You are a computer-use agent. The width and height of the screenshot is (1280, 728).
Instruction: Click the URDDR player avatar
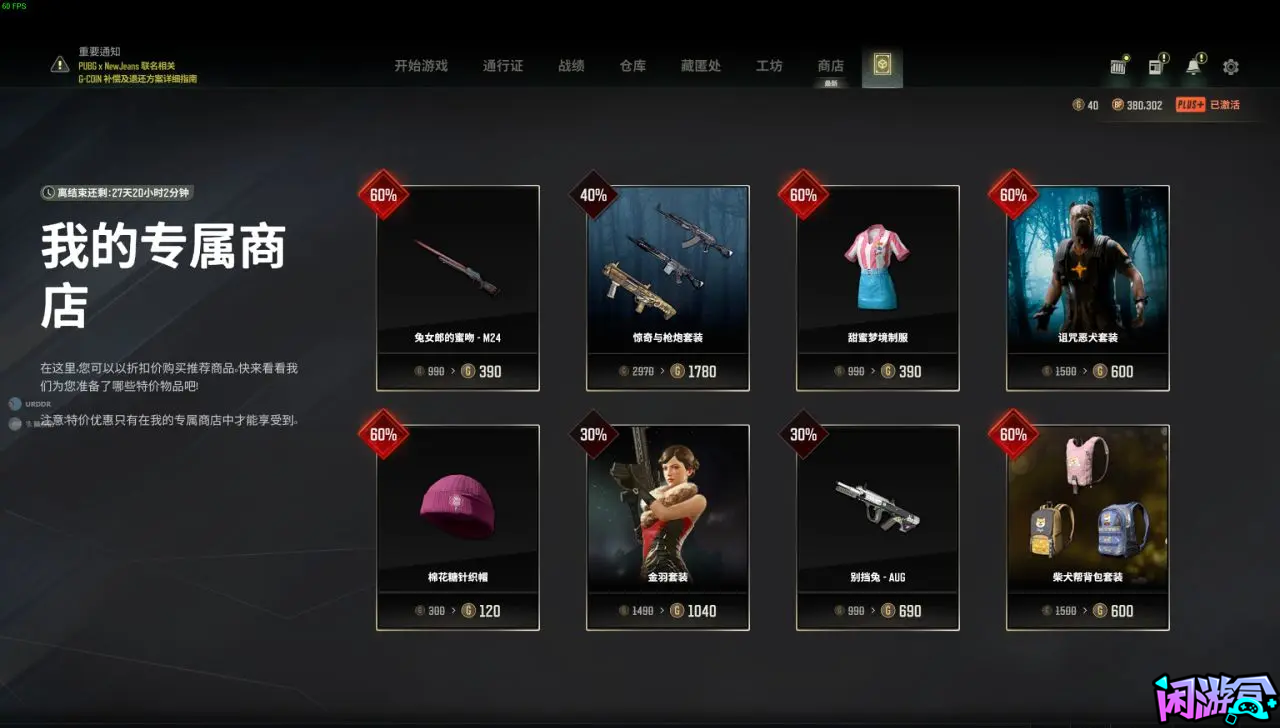(14, 404)
